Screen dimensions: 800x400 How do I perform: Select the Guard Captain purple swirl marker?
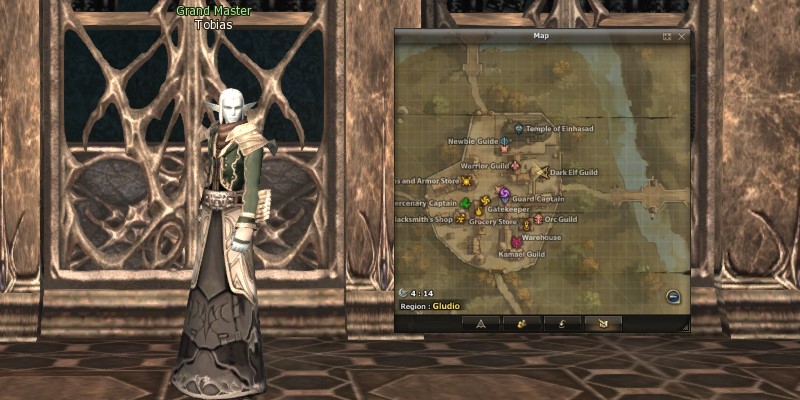(504, 193)
